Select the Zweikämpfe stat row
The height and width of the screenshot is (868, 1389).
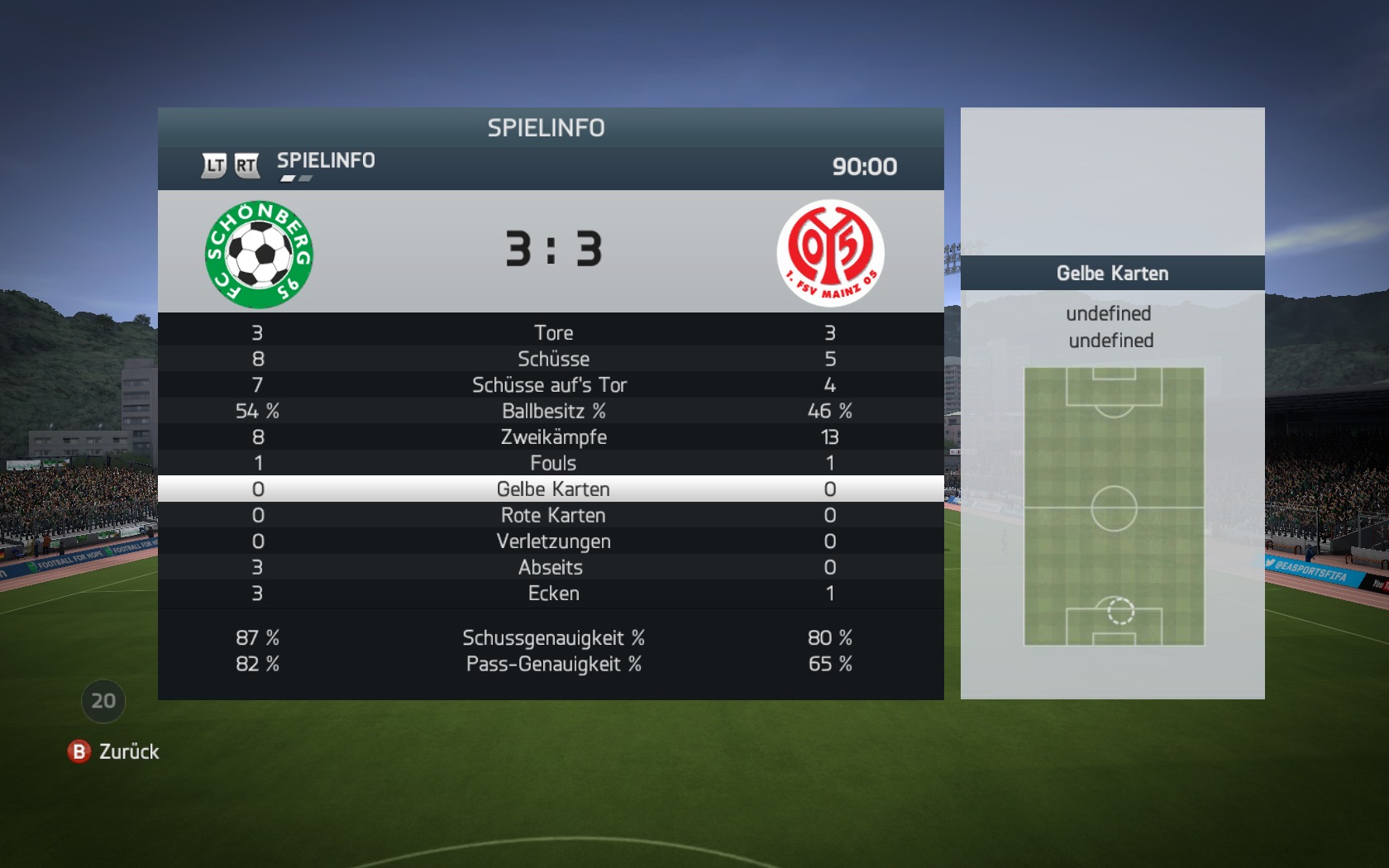552,437
